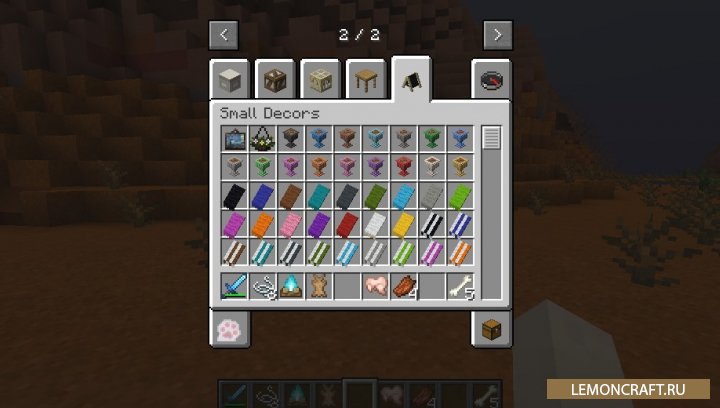Select the blue campfire hotbar slot
This screenshot has width=720, height=408.
click(289, 286)
